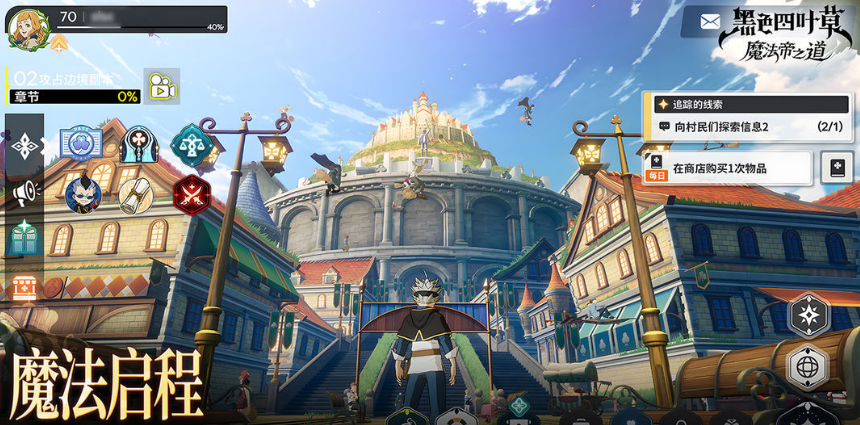Image resolution: width=860 pixels, height=425 pixels.
Task: Tap the globe hexagon button
Action: [x=808, y=367]
